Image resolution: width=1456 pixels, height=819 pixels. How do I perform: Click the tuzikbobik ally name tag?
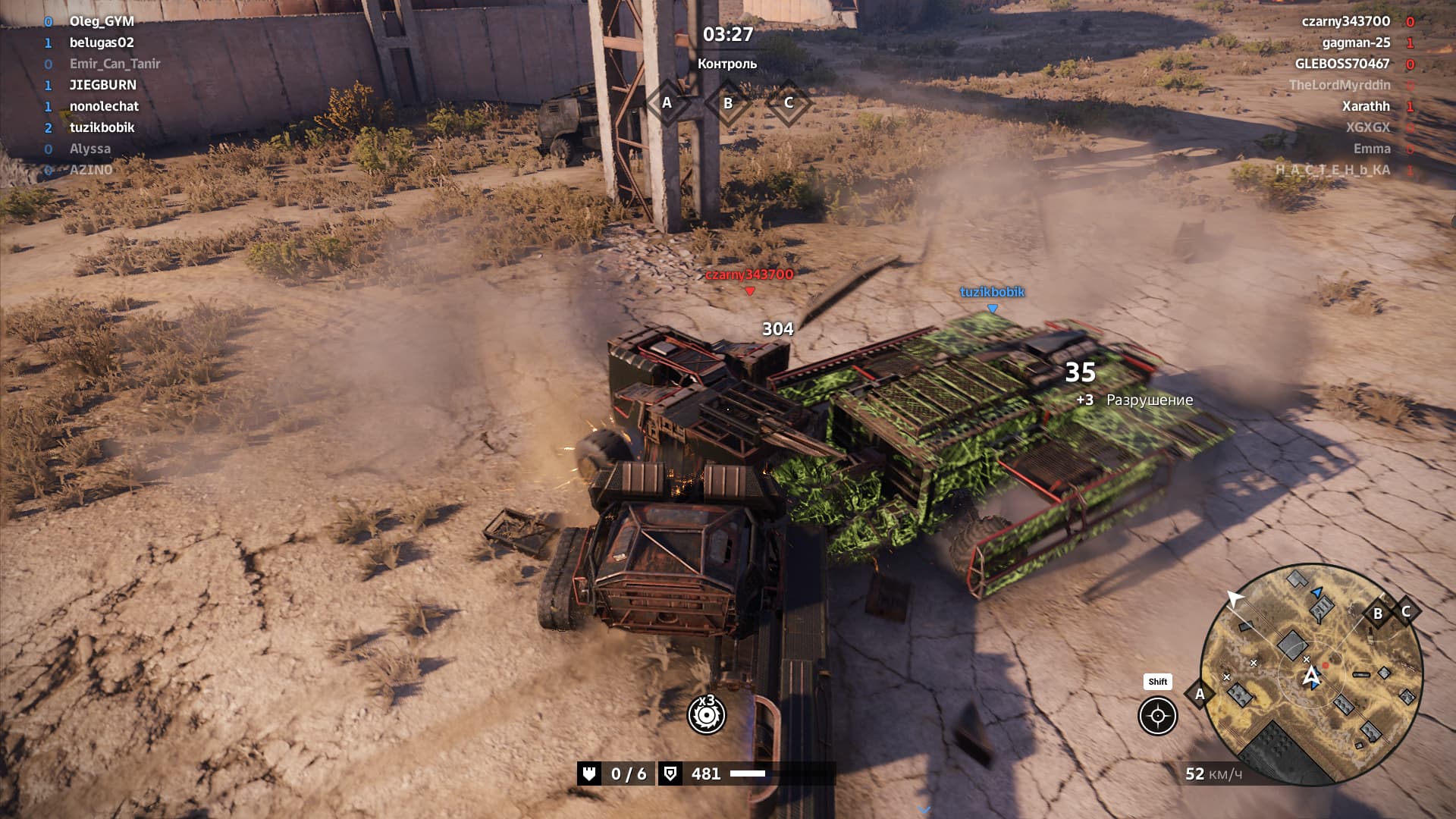pos(992,292)
